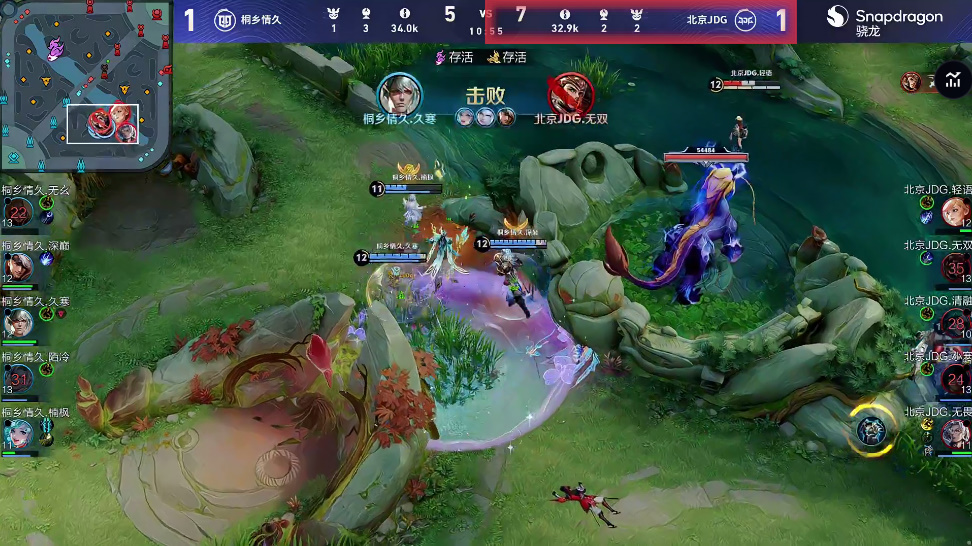Select 北京JDG.无畏 player portrait
Screen dimensions: 972x546
(955, 433)
